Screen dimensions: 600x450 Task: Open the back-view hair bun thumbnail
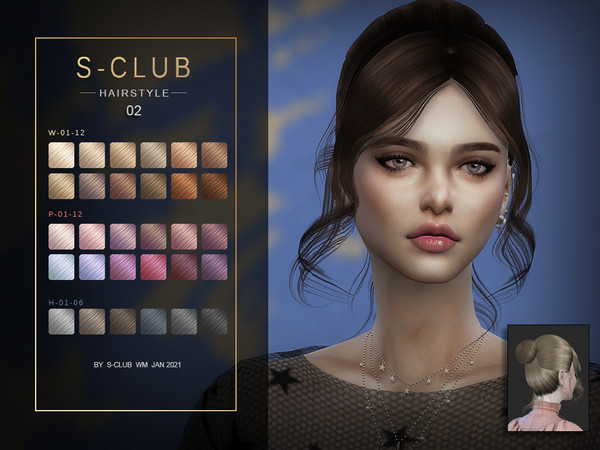point(545,377)
